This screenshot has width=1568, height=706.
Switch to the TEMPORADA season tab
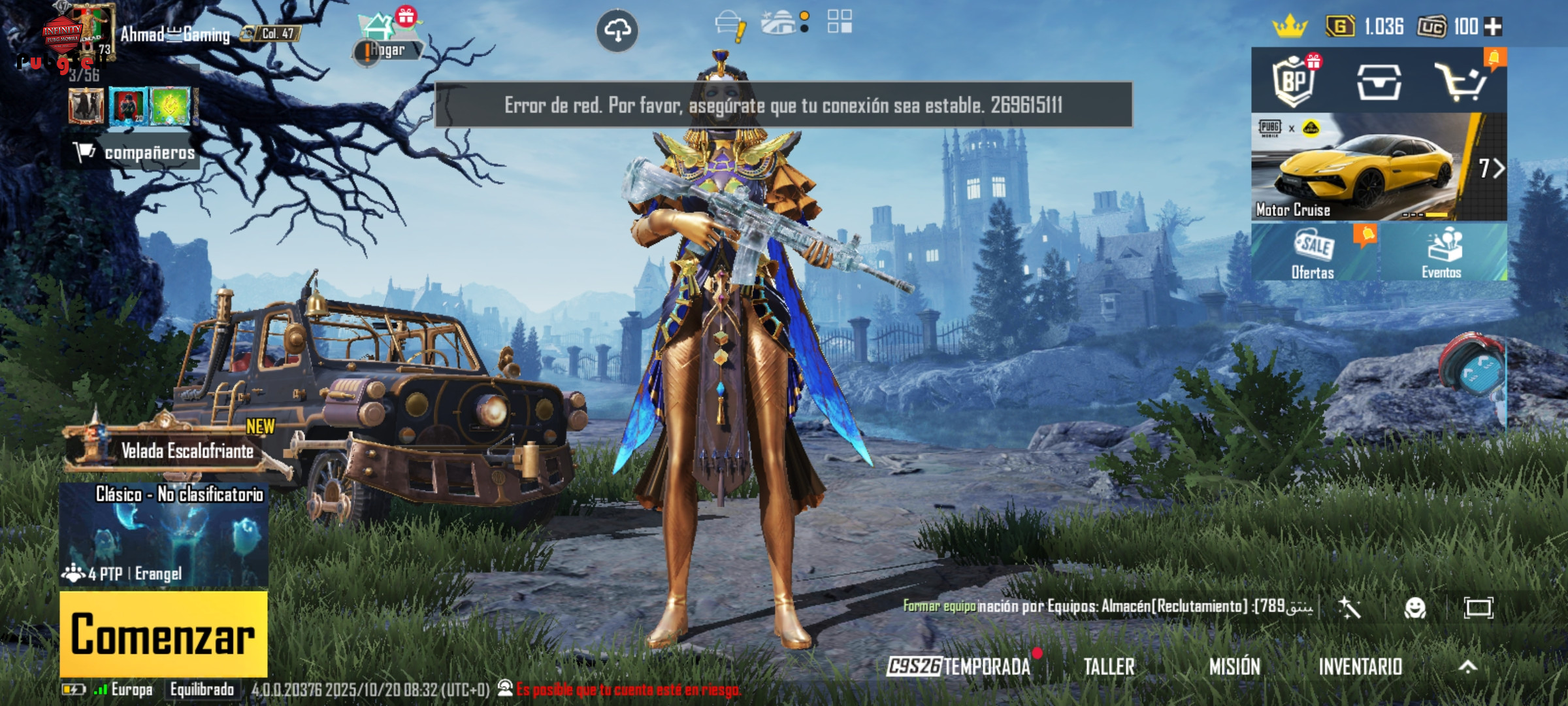pyautogui.click(x=959, y=667)
